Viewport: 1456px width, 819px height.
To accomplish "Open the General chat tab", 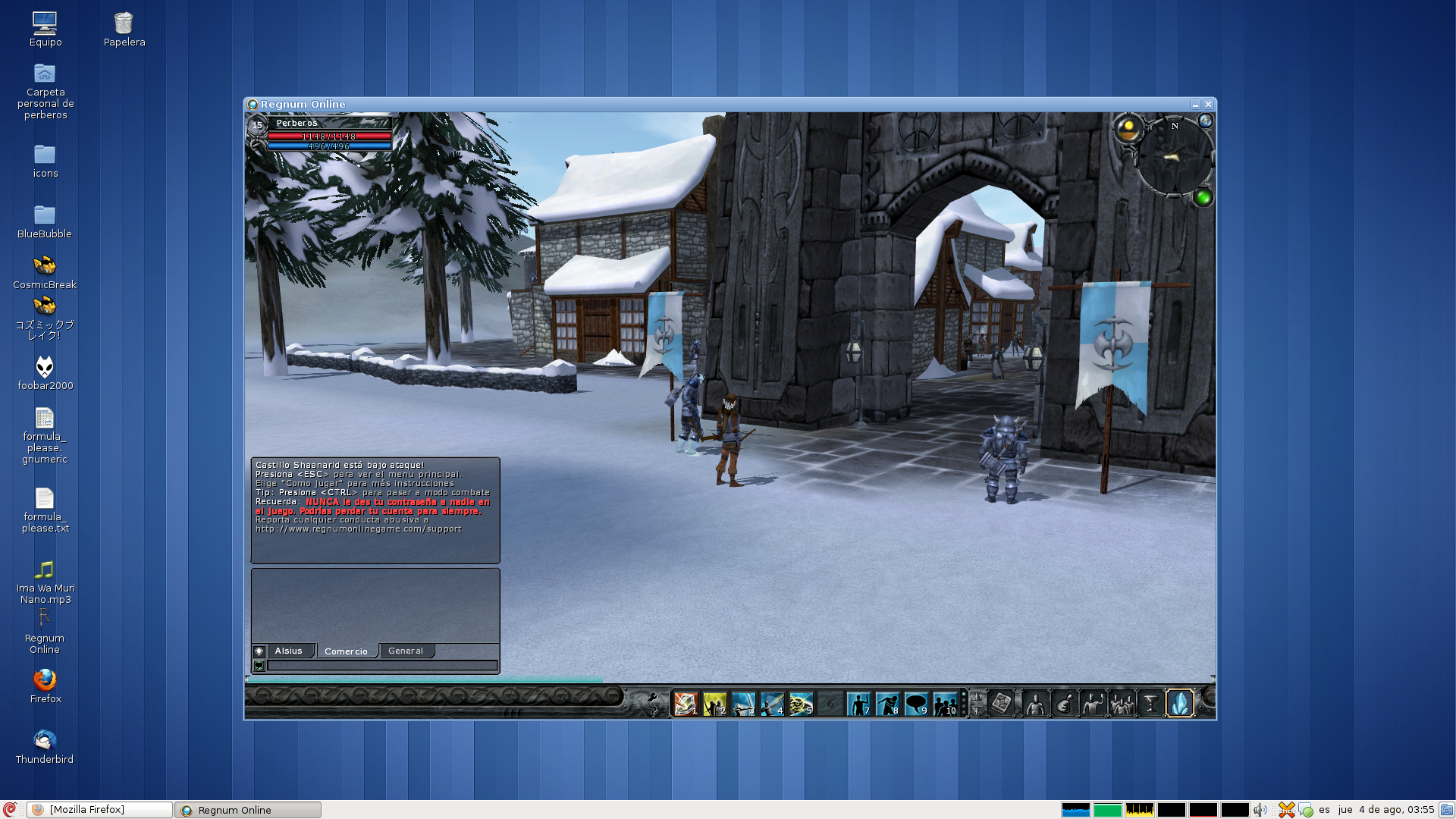I will point(406,651).
